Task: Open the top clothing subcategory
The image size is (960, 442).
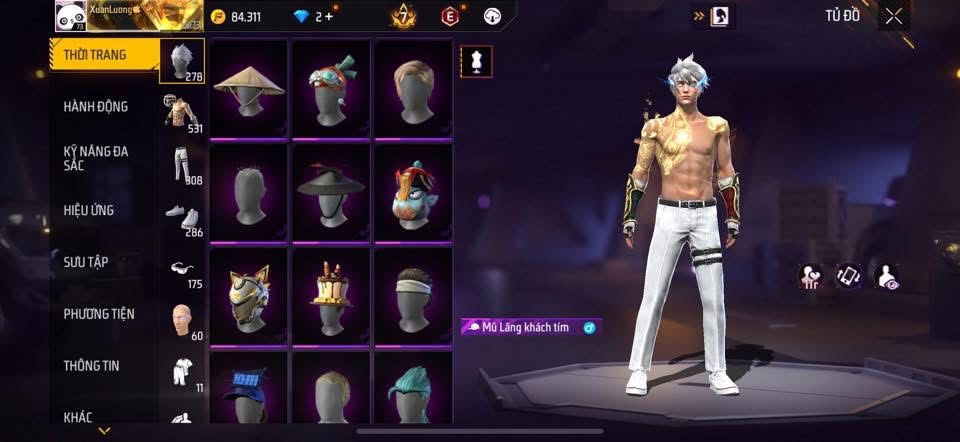Action: [182, 112]
